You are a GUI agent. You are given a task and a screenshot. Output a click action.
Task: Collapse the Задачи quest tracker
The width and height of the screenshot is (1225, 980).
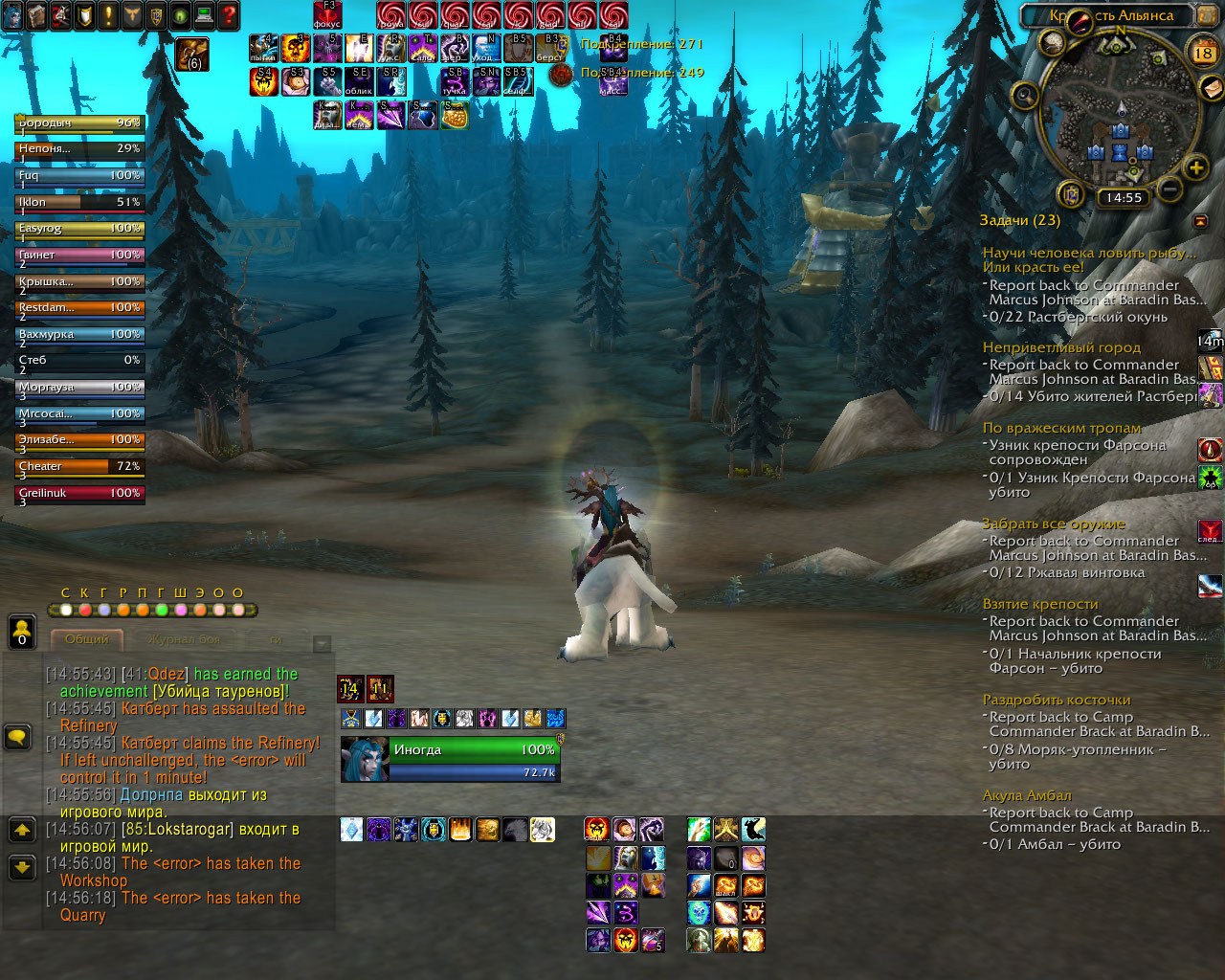1200,221
